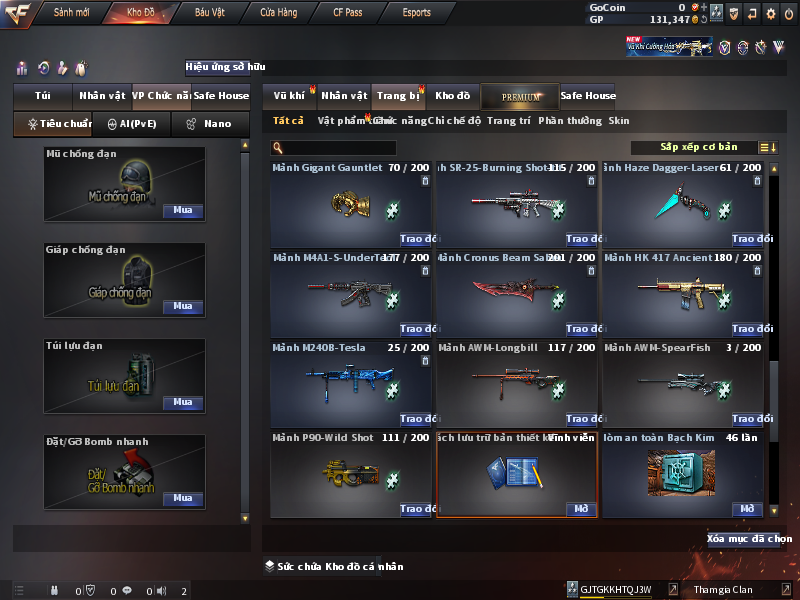Filter items by Skin category

click(619, 121)
